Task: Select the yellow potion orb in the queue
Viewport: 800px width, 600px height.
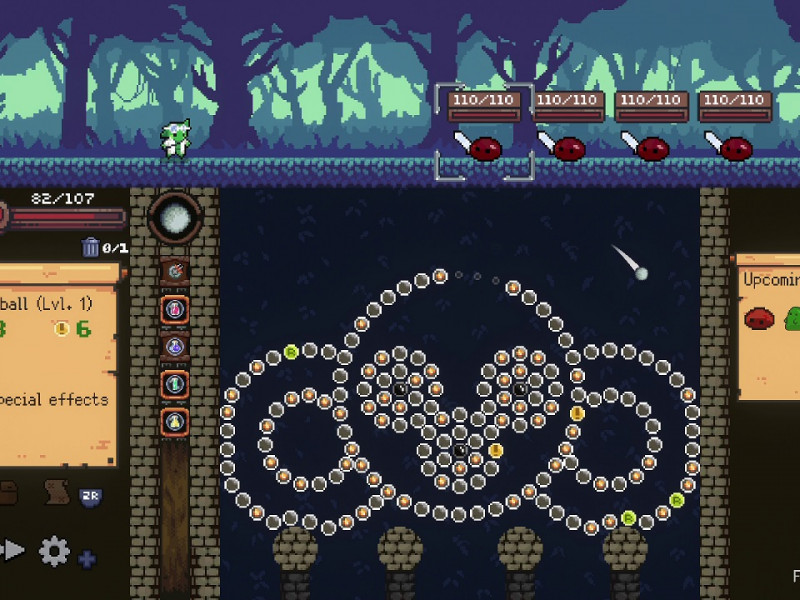Action: (175, 421)
